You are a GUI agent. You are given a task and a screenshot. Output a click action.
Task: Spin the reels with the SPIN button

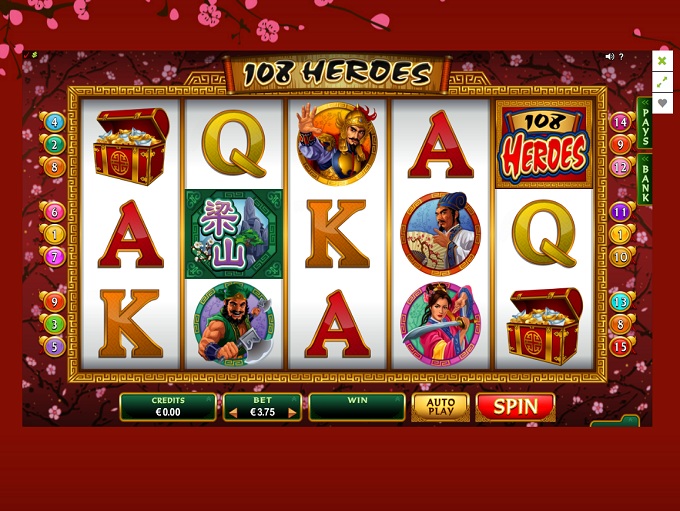coord(515,407)
